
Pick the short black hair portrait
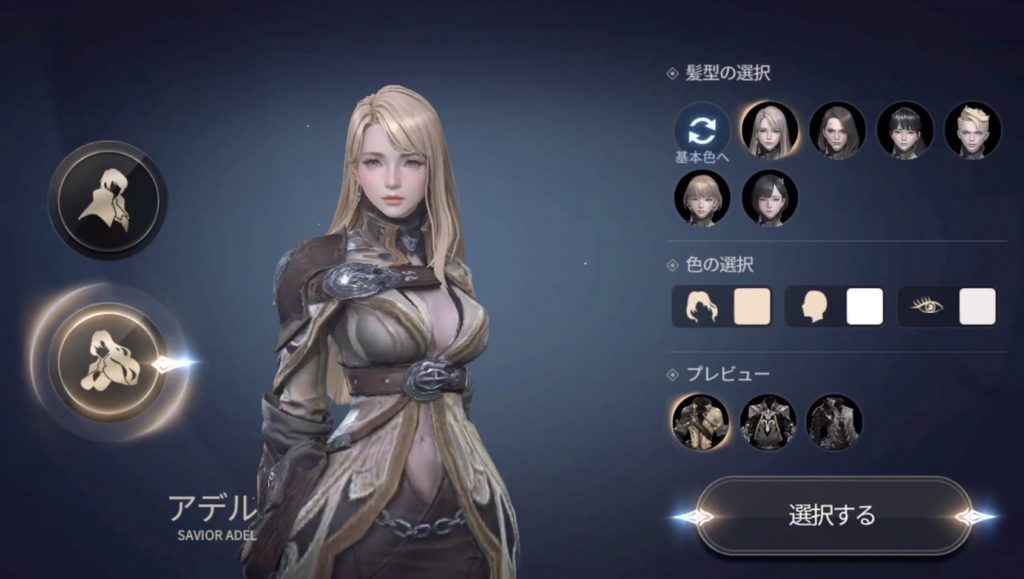[905, 130]
